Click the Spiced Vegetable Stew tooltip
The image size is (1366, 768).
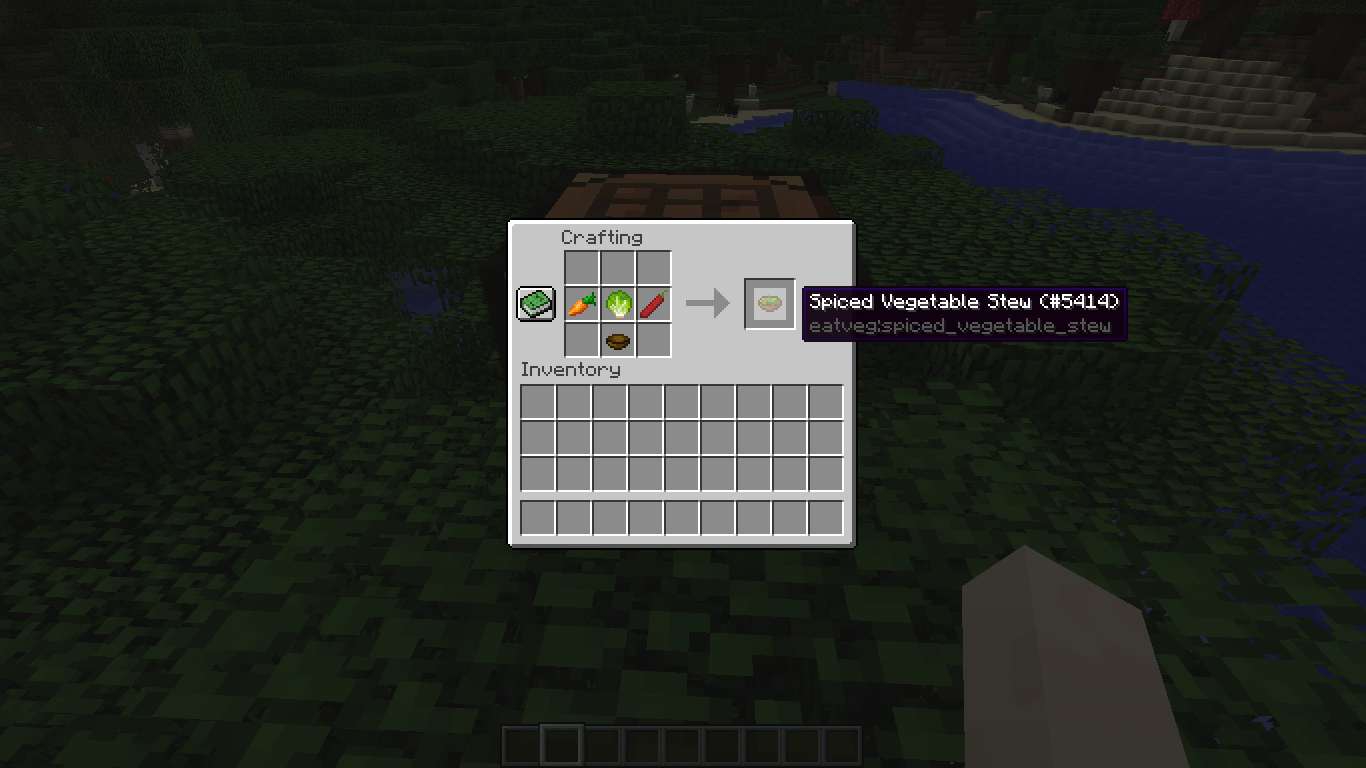click(x=965, y=301)
